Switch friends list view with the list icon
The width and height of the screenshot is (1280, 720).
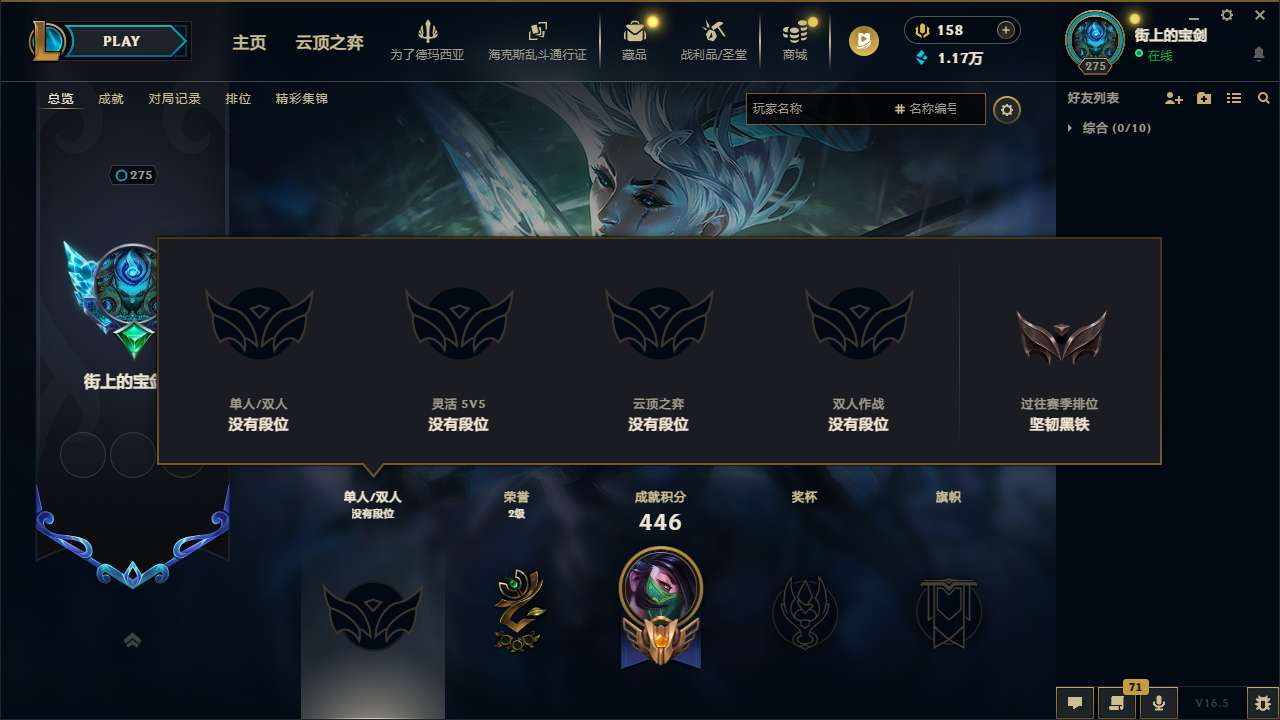pos(1234,98)
